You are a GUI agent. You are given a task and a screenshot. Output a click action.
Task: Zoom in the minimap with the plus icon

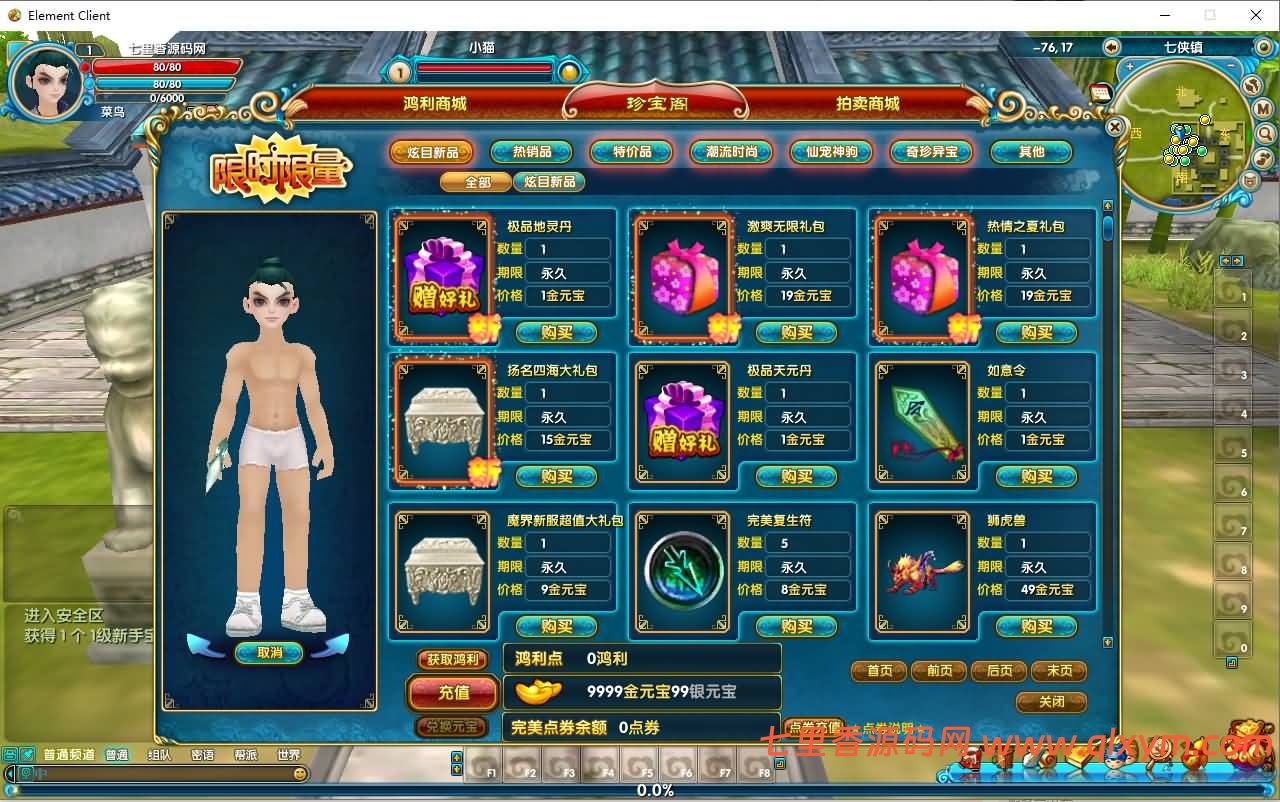click(x=1129, y=66)
